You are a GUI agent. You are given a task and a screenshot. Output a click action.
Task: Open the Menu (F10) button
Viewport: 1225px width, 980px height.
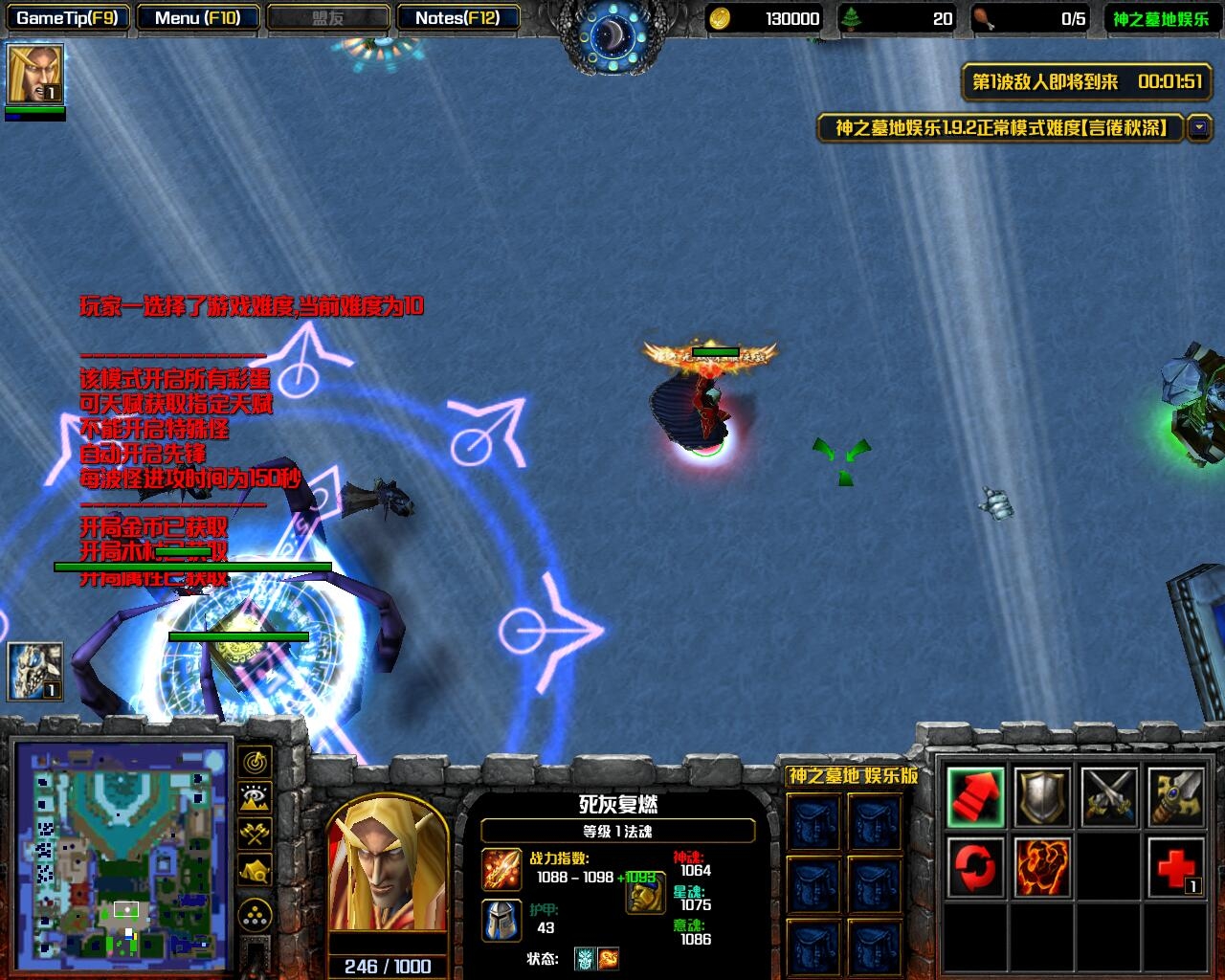(197, 17)
